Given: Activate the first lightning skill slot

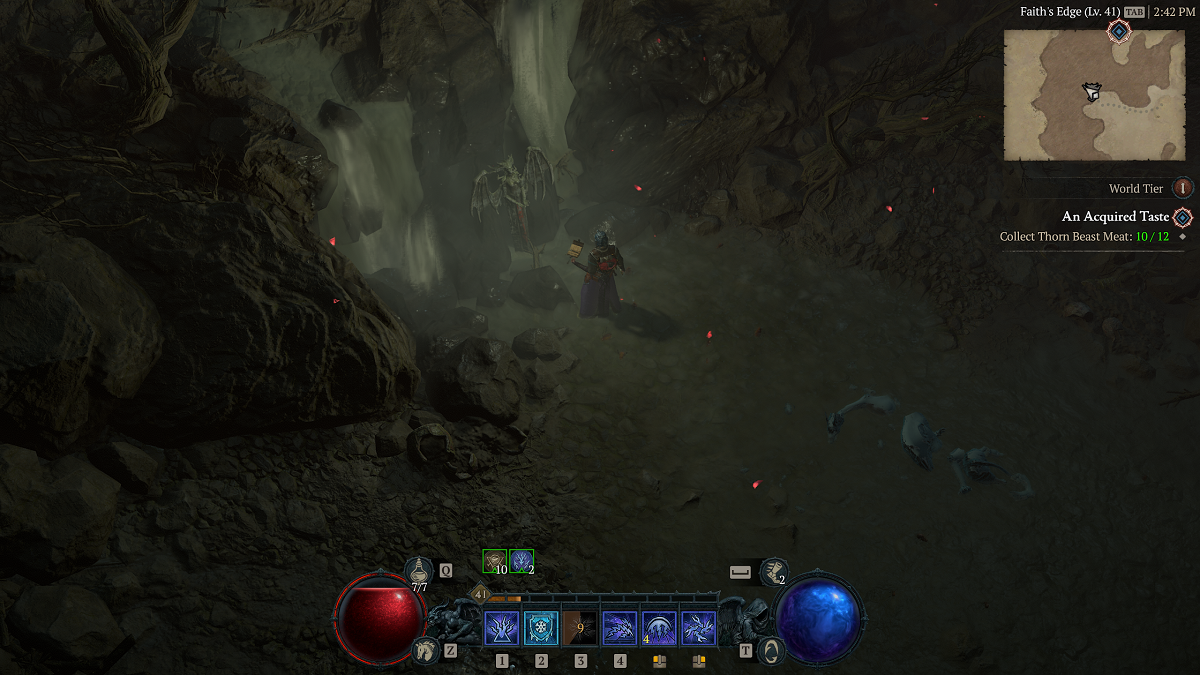Looking at the screenshot, I should click(x=502, y=629).
